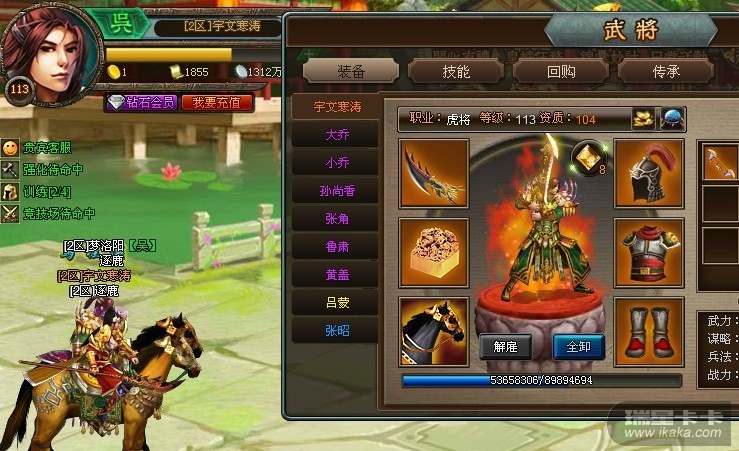Choose general 孙尚香 in the roster

click(337, 190)
